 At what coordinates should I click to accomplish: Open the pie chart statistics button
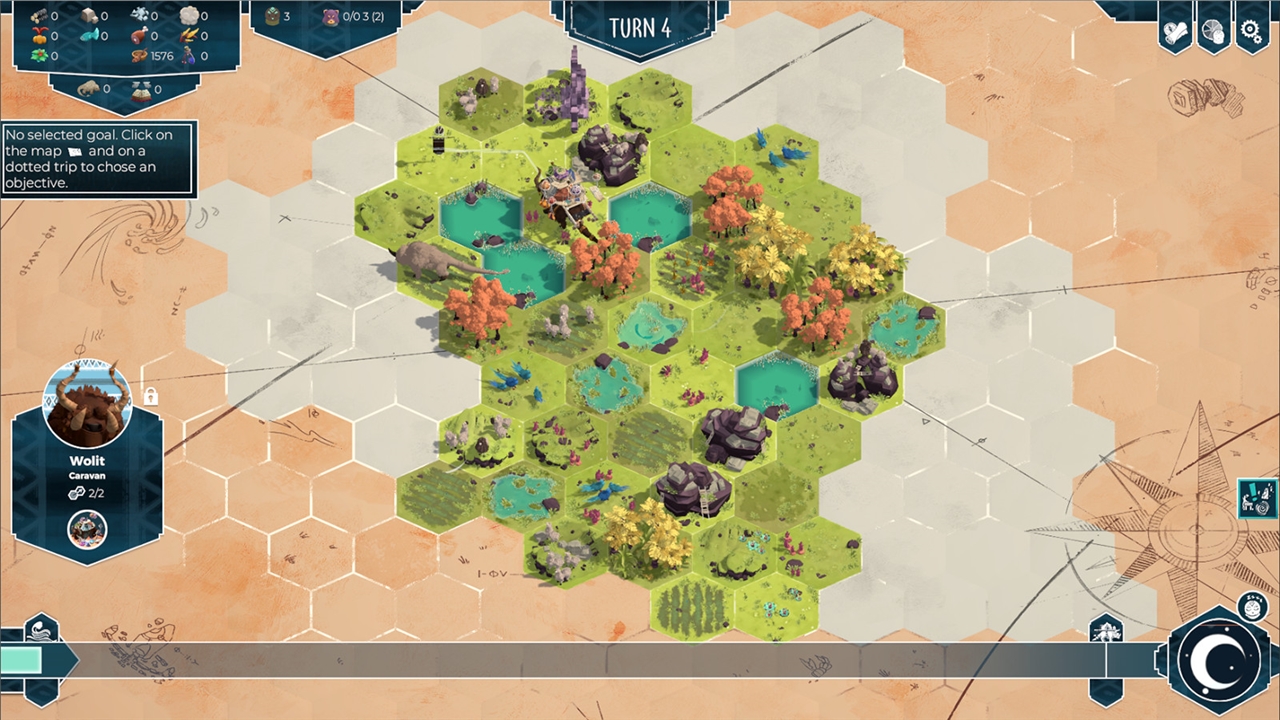pyautogui.click(x=1213, y=31)
